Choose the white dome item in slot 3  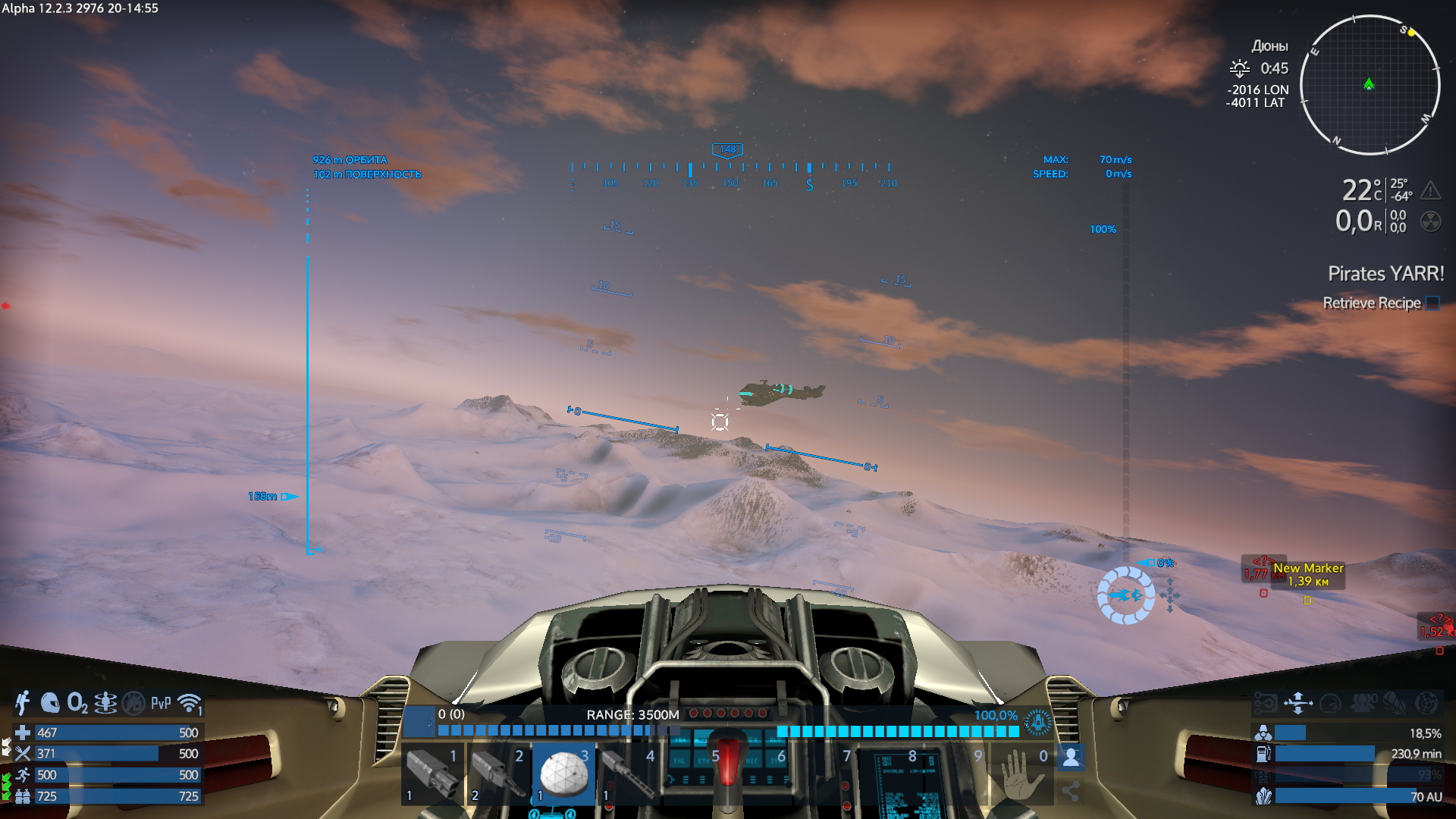[x=563, y=773]
